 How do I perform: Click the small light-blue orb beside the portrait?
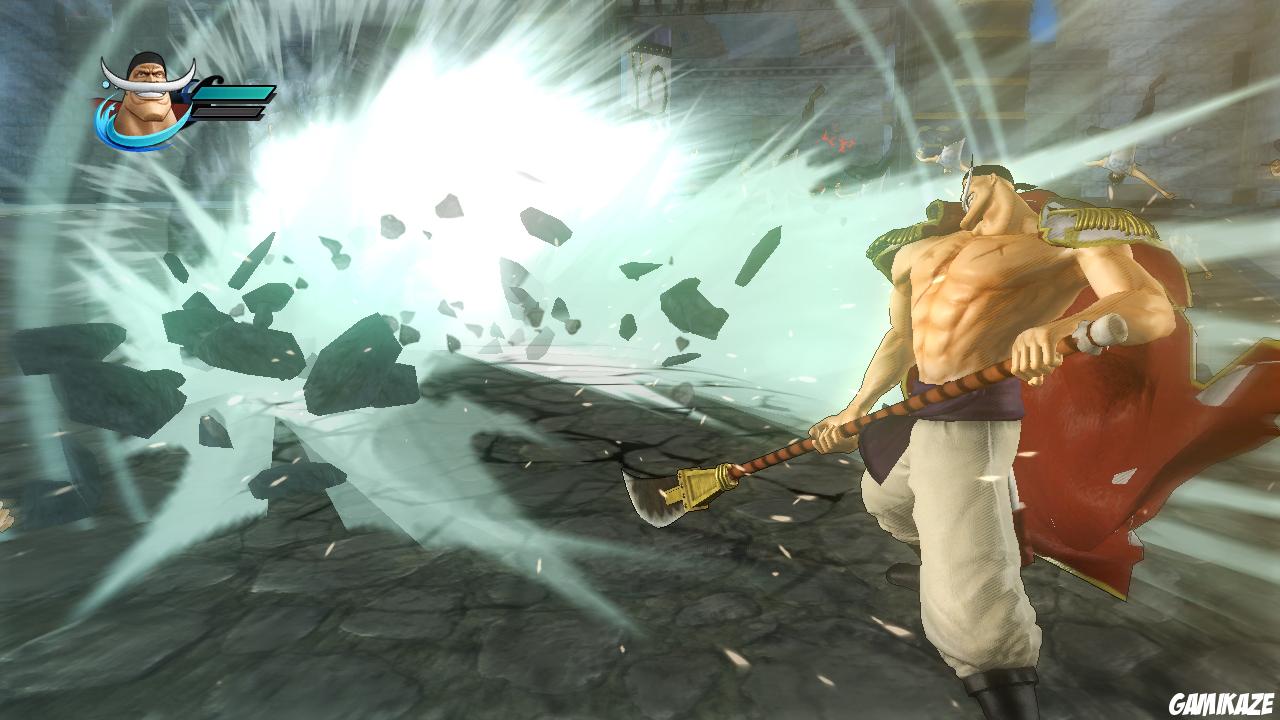[105, 82]
